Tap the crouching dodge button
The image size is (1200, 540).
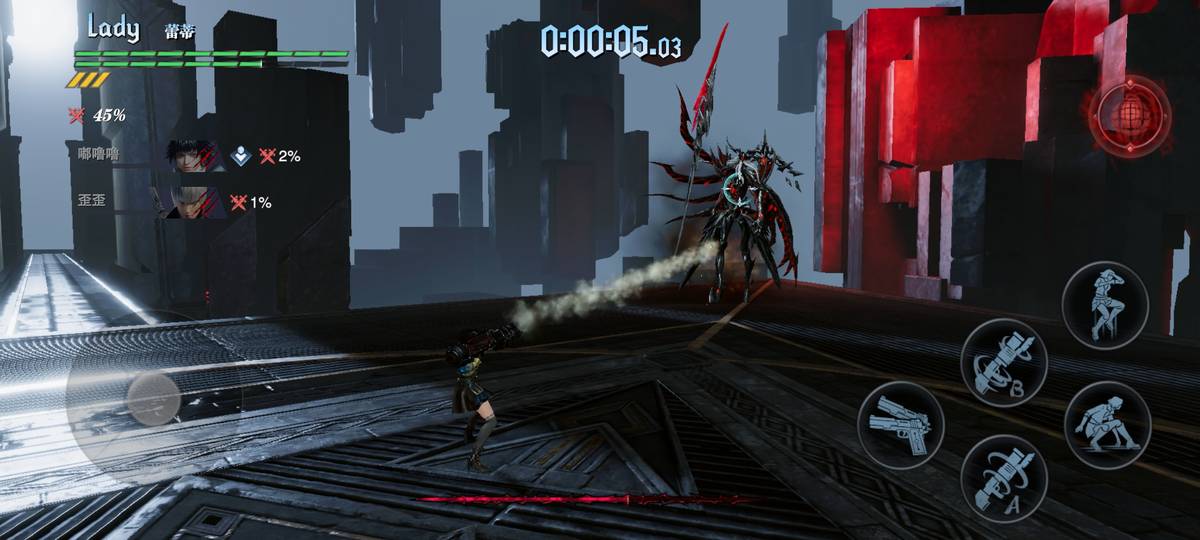1107,421
